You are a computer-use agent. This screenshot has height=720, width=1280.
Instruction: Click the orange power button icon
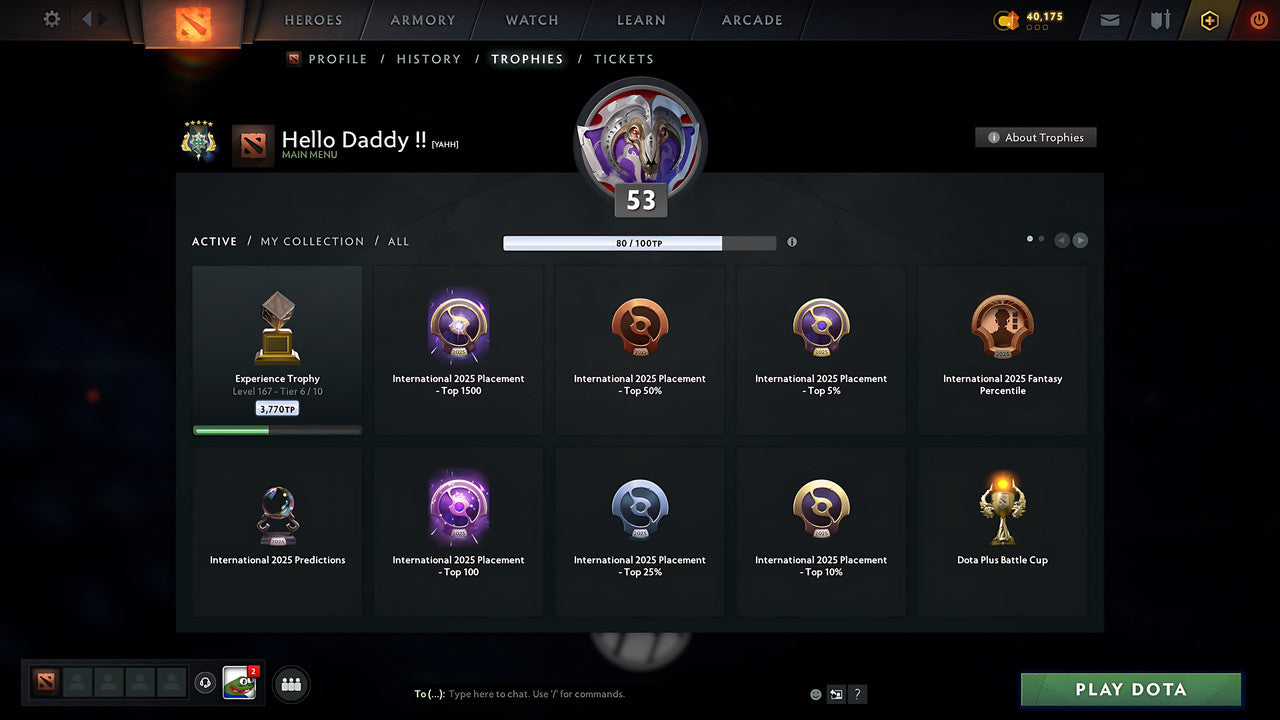1258,19
